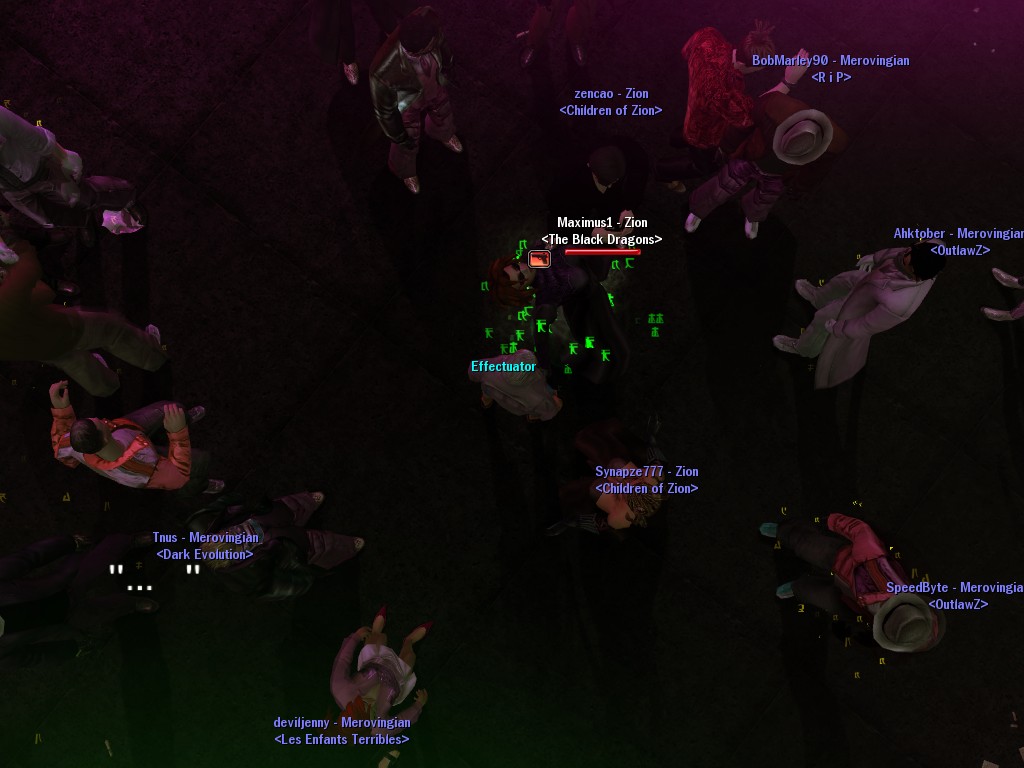This screenshot has height=768, width=1024.
Task: Target Ahktober by clicking the nameplate
Action: point(957,234)
